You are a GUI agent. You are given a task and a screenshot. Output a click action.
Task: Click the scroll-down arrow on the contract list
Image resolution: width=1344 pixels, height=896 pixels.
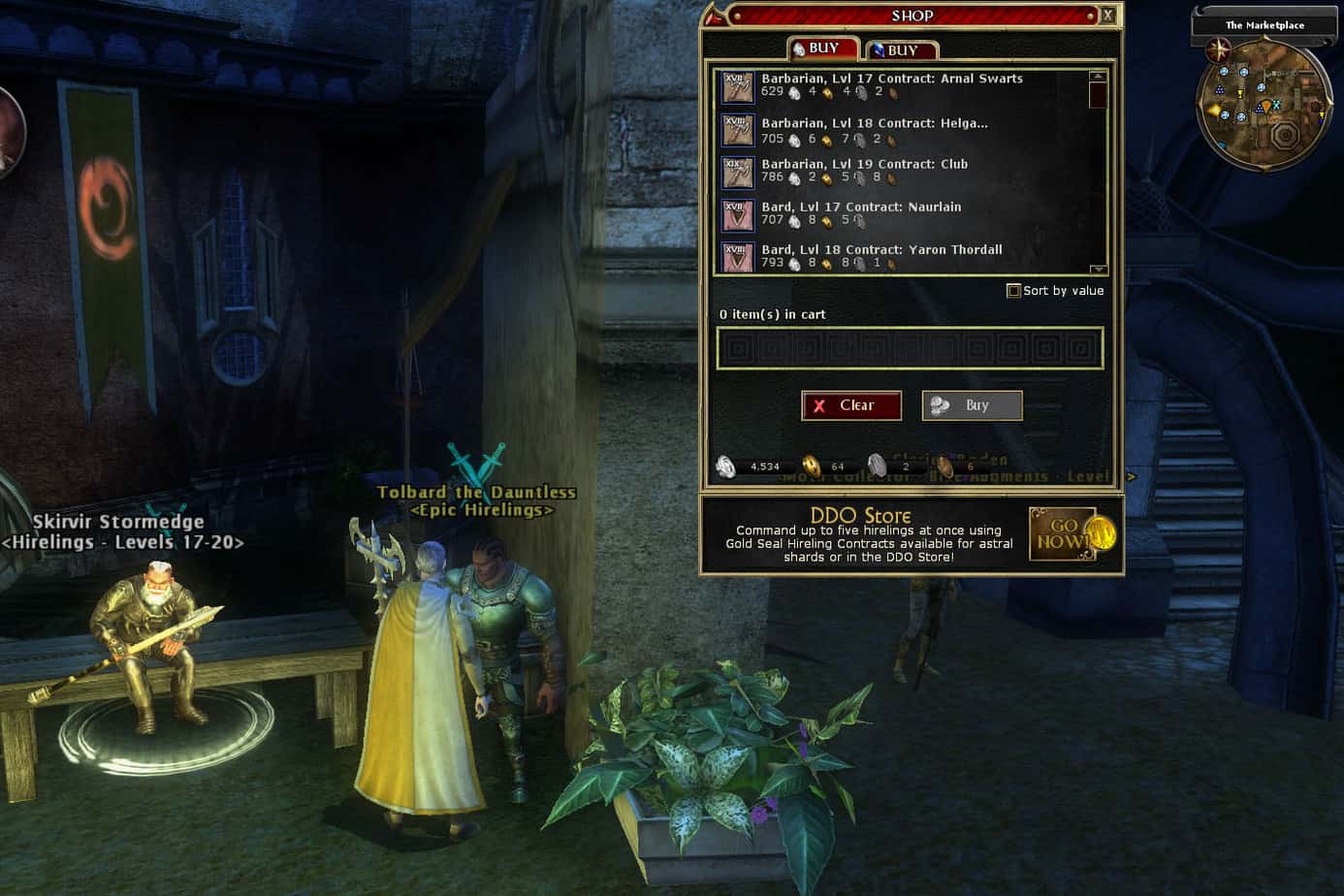pyautogui.click(x=1098, y=269)
